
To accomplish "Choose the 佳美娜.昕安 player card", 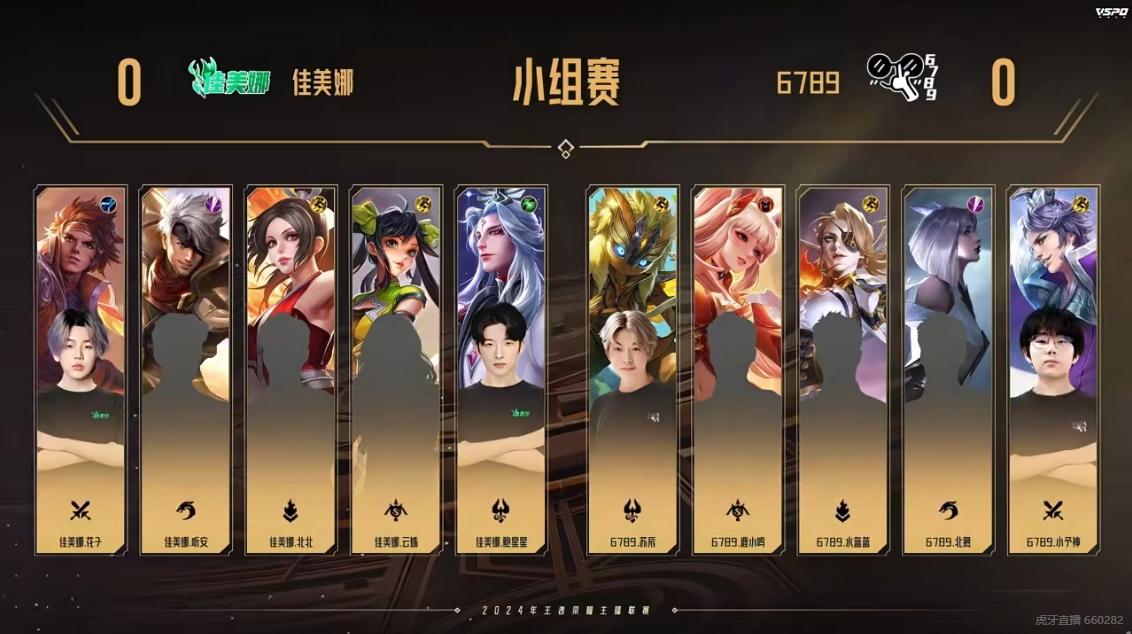I will [185, 370].
